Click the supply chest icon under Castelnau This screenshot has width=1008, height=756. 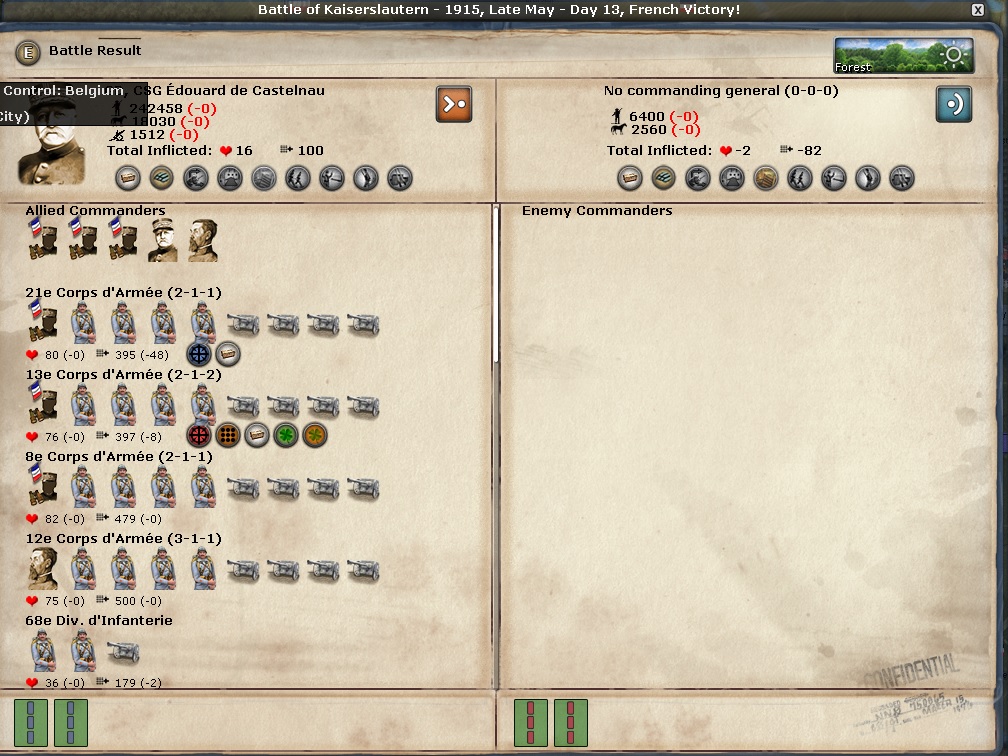tap(127, 179)
